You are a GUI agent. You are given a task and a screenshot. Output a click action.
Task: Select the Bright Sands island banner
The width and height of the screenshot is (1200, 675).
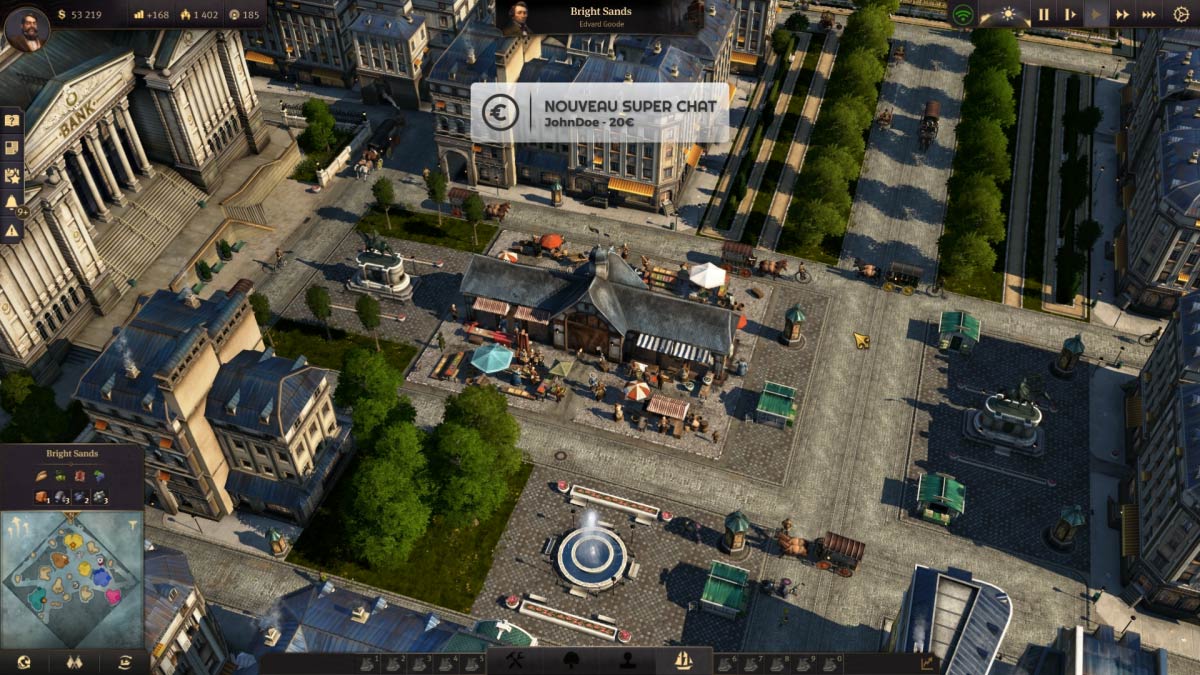(x=598, y=17)
